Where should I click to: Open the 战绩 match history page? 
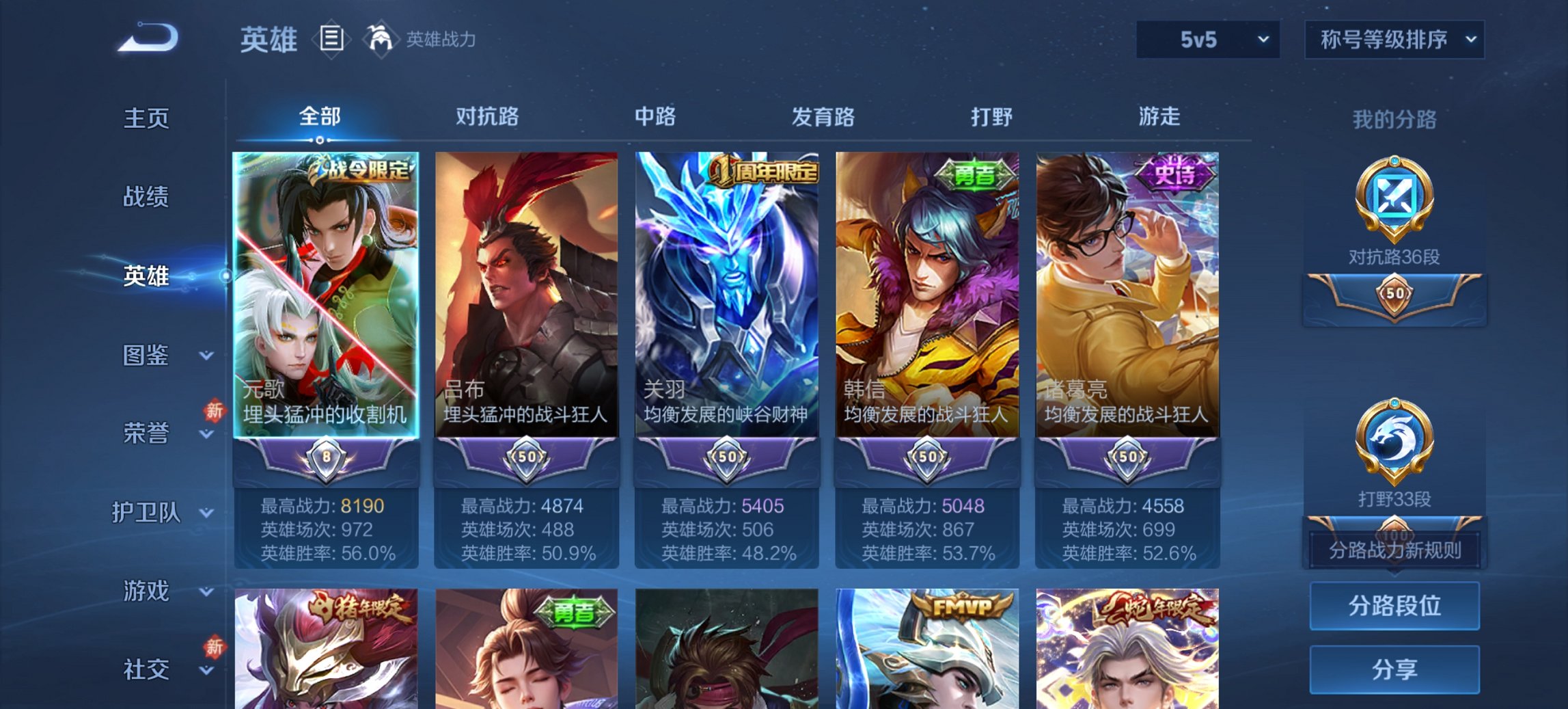point(145,198)
